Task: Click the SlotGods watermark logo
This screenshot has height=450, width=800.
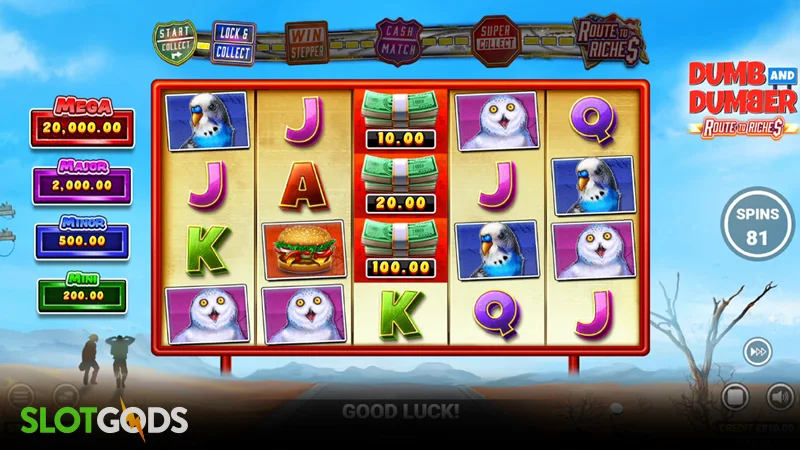Action: pos(98,418)
